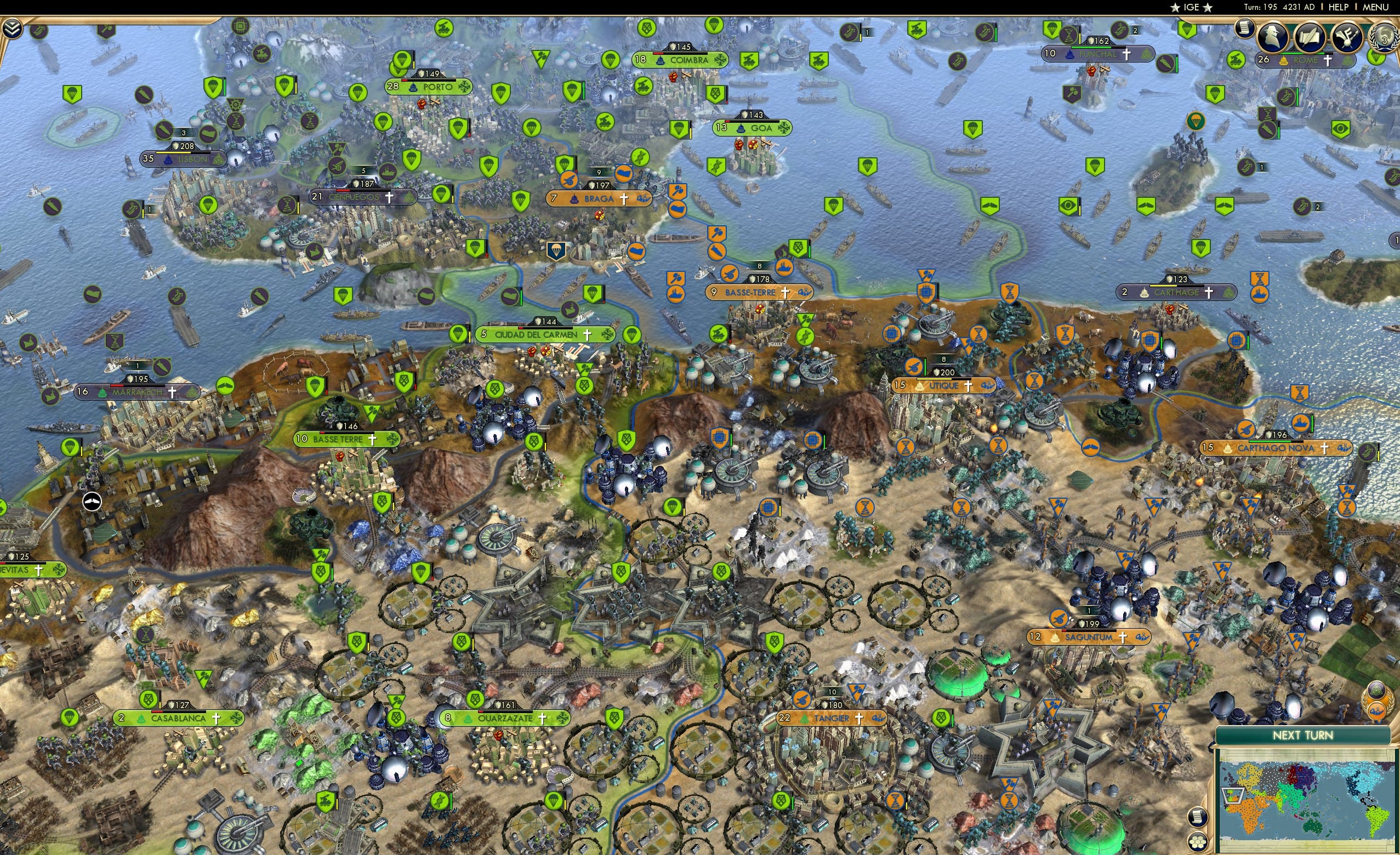Open the MENU item

[1378, 7]
